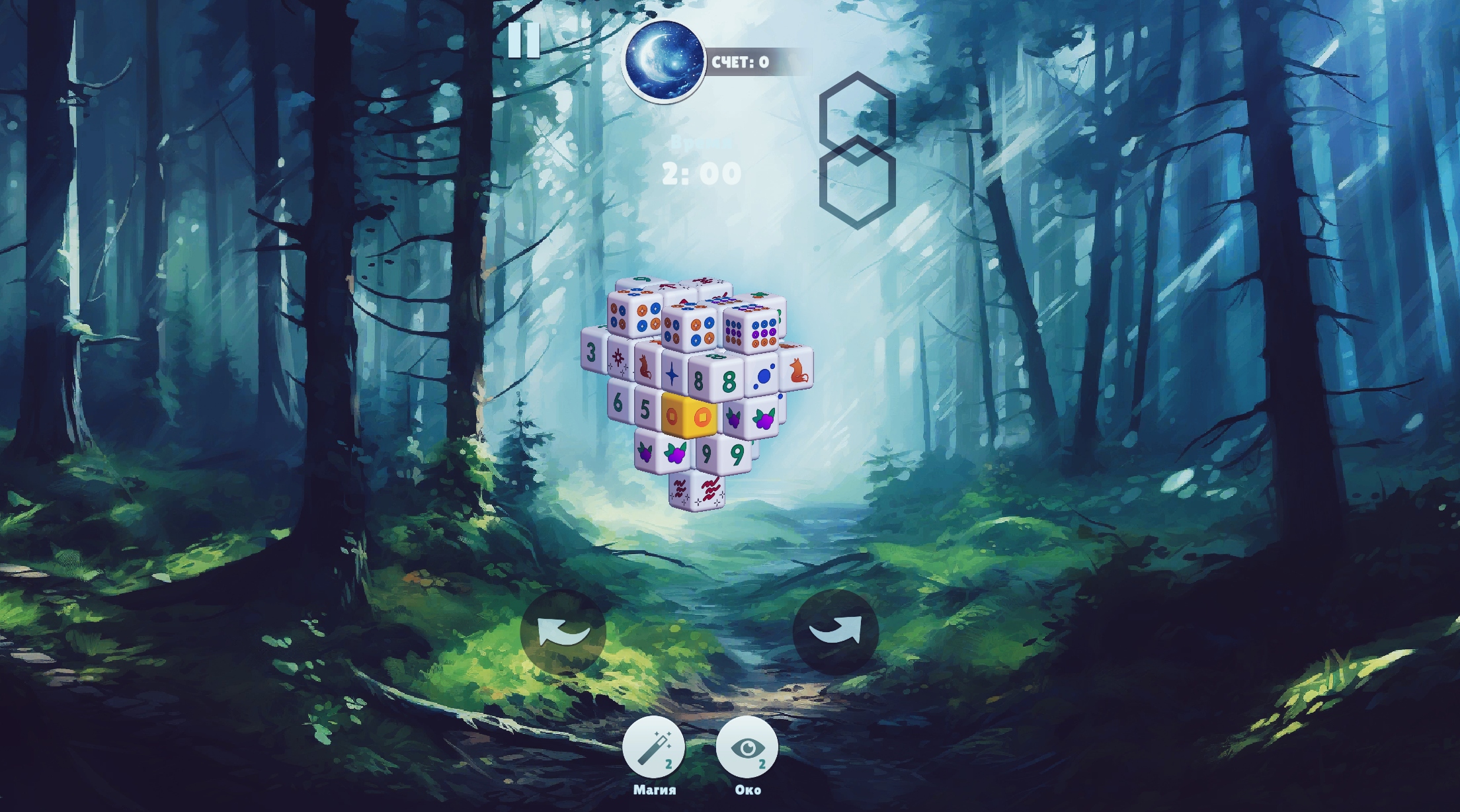Click the 2:00 timer display
Viewport: 1460px width, 812px height.
tap(700, 173)
